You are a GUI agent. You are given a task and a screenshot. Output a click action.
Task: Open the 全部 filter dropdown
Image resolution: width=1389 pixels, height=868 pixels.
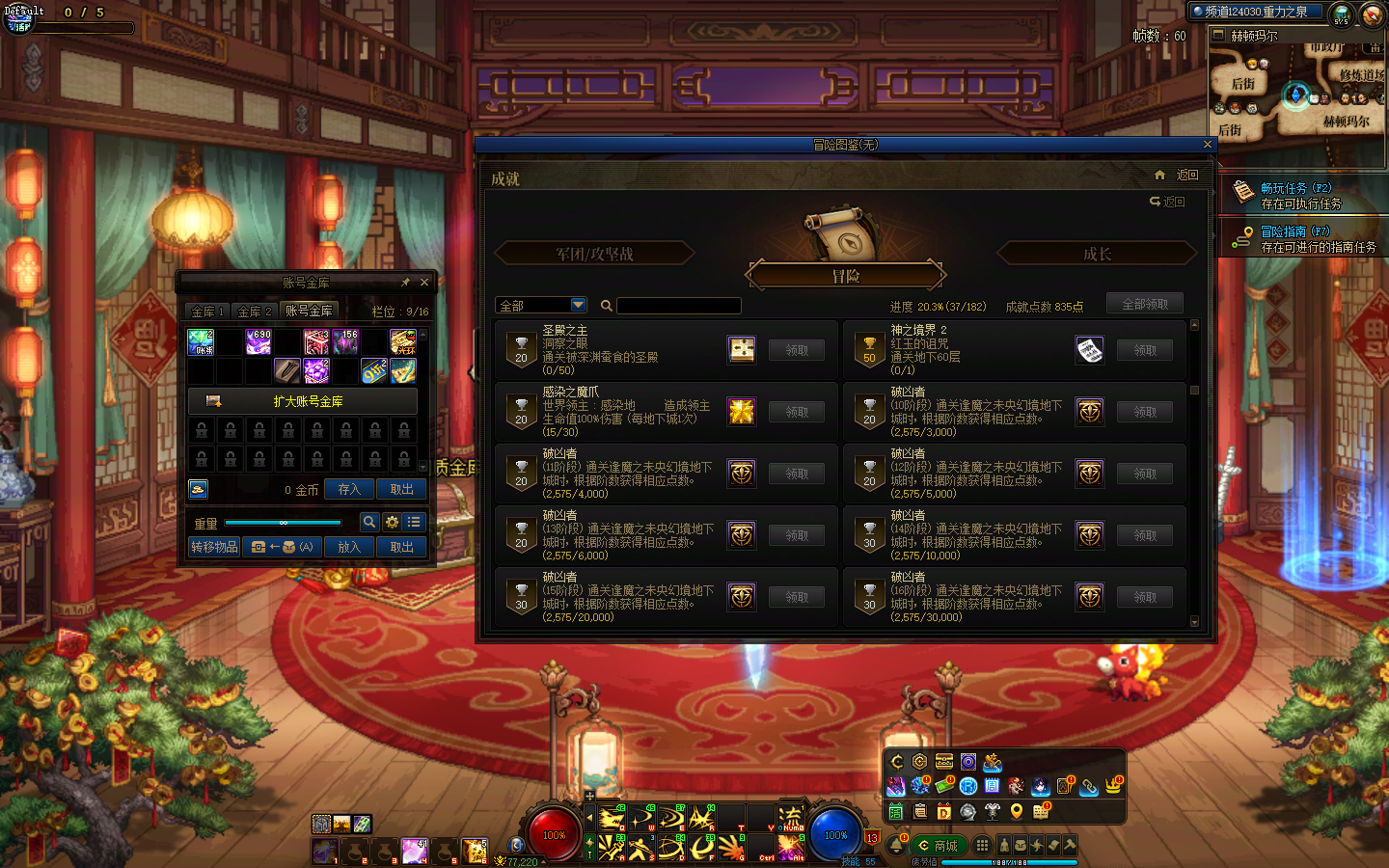578,305
